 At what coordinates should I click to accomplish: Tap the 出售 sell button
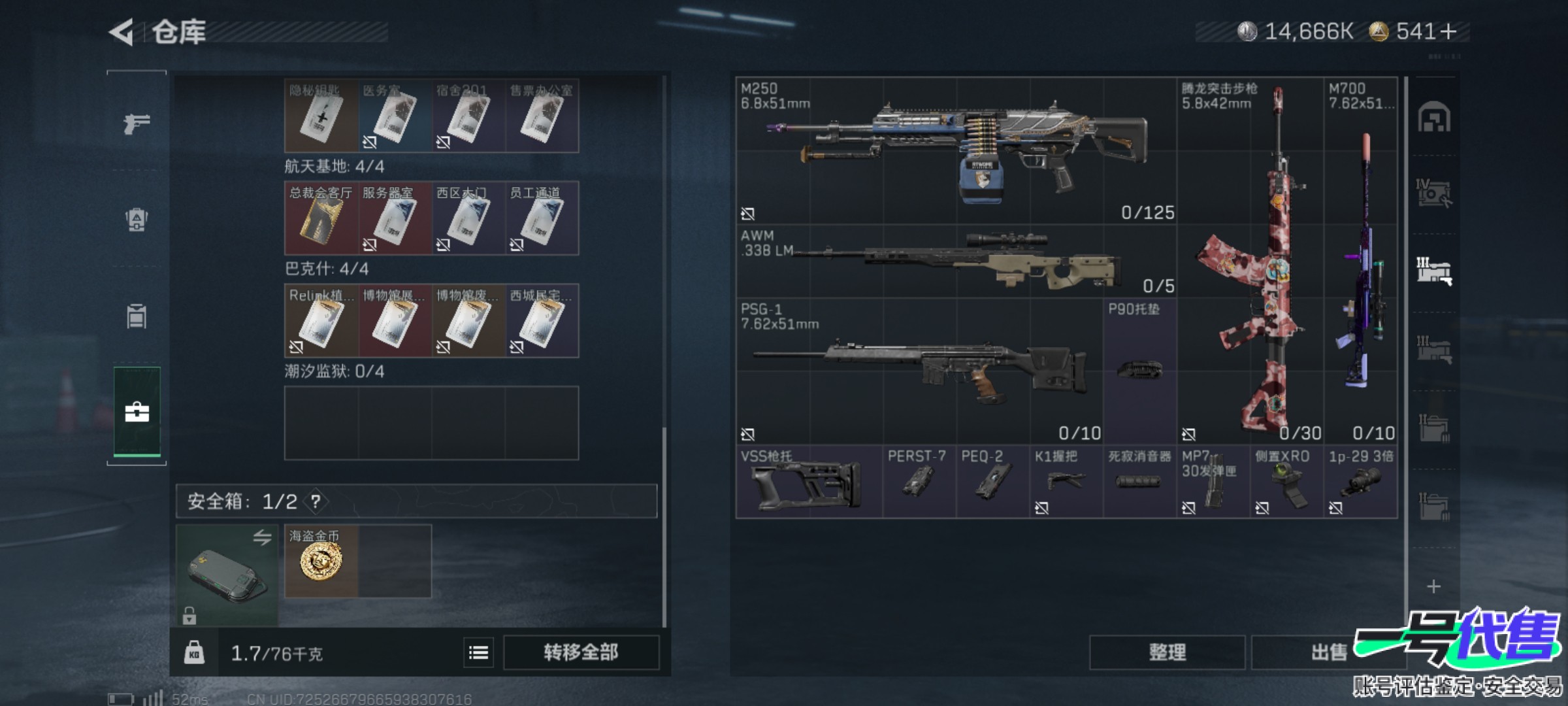pyautogui.click(x=1329, y=652)
